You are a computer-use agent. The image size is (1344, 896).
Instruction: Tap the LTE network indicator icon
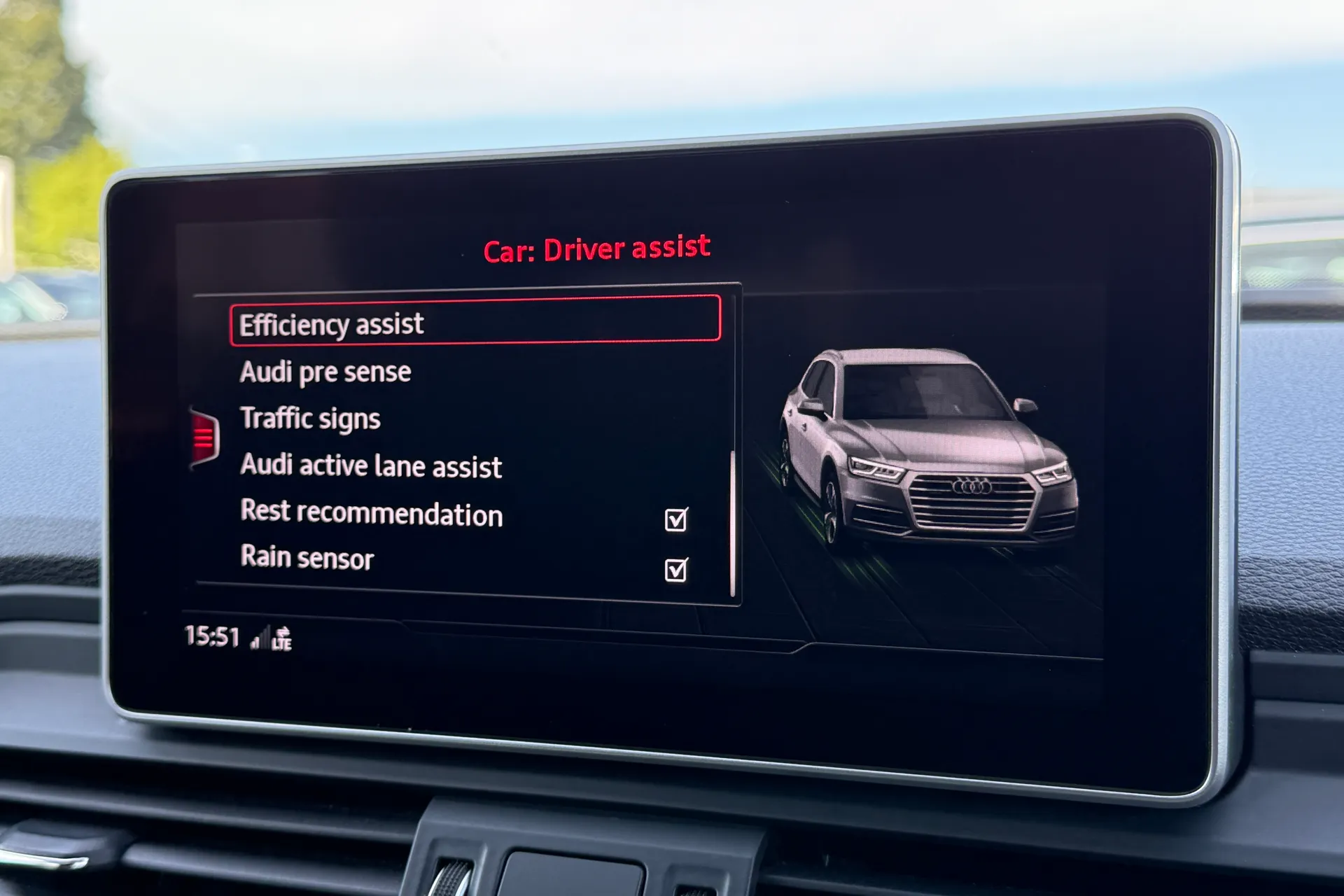point(282,638)
